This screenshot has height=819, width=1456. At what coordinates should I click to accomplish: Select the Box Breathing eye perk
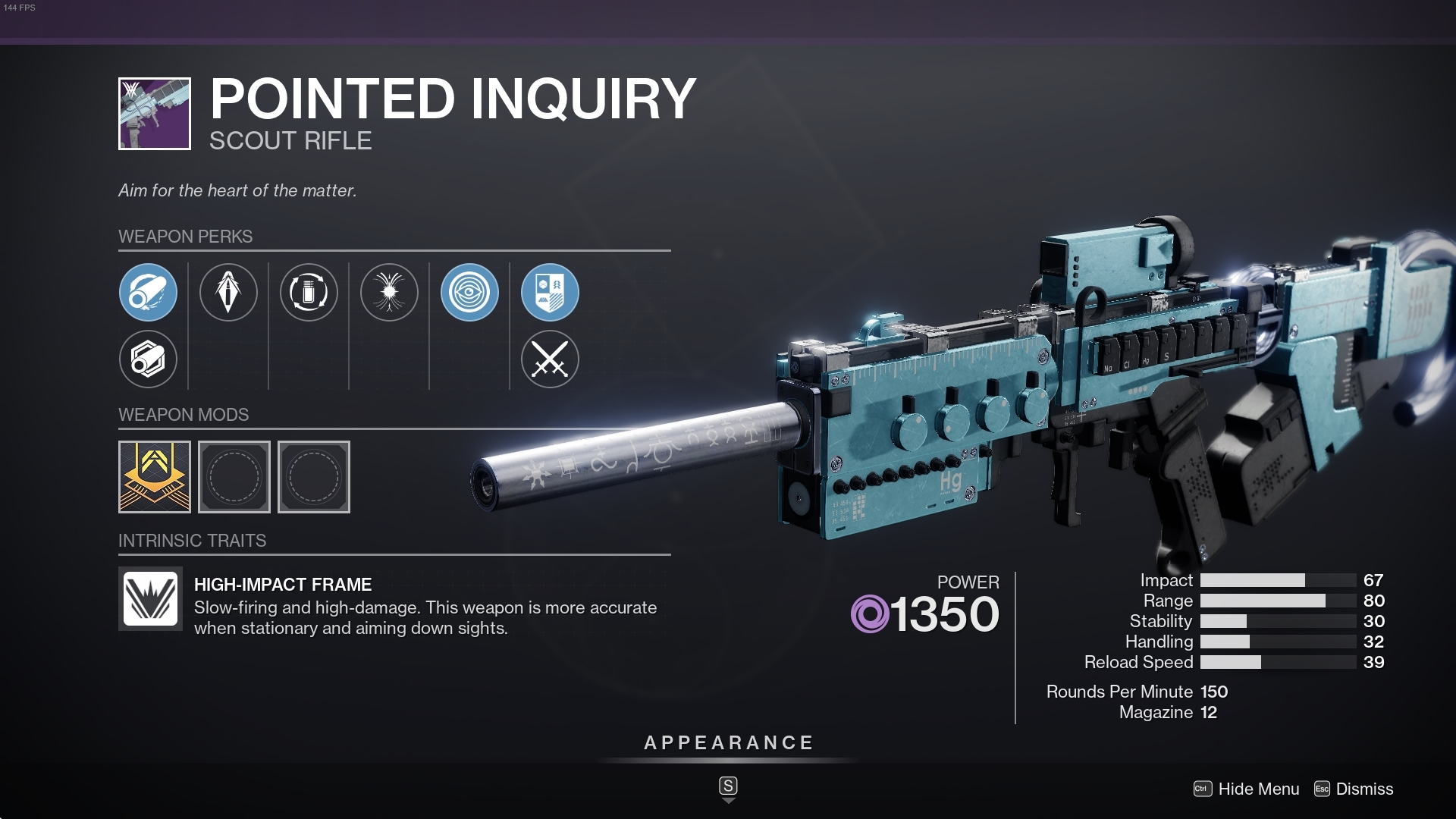(469, 292)
